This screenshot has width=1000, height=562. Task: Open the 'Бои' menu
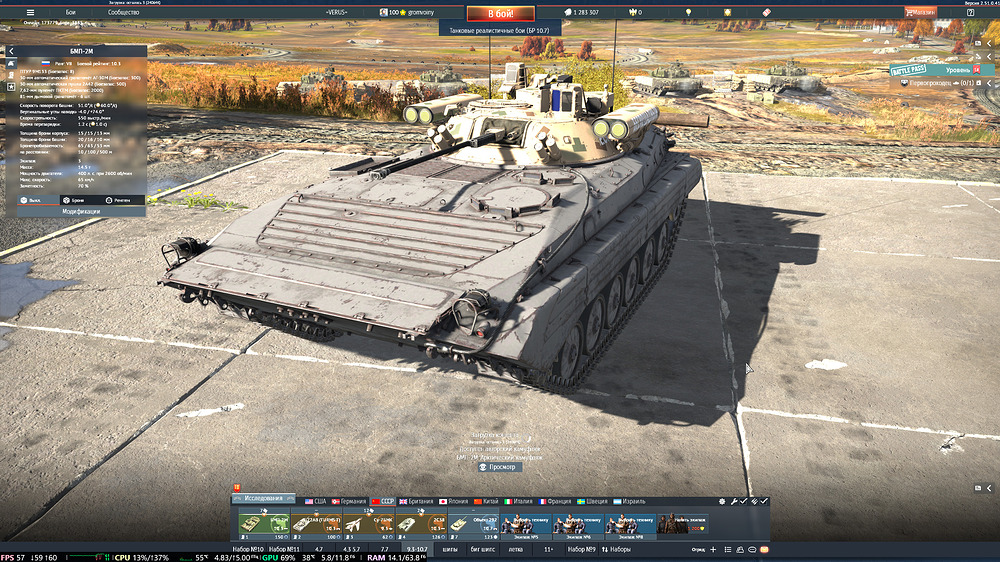(71, 12)
